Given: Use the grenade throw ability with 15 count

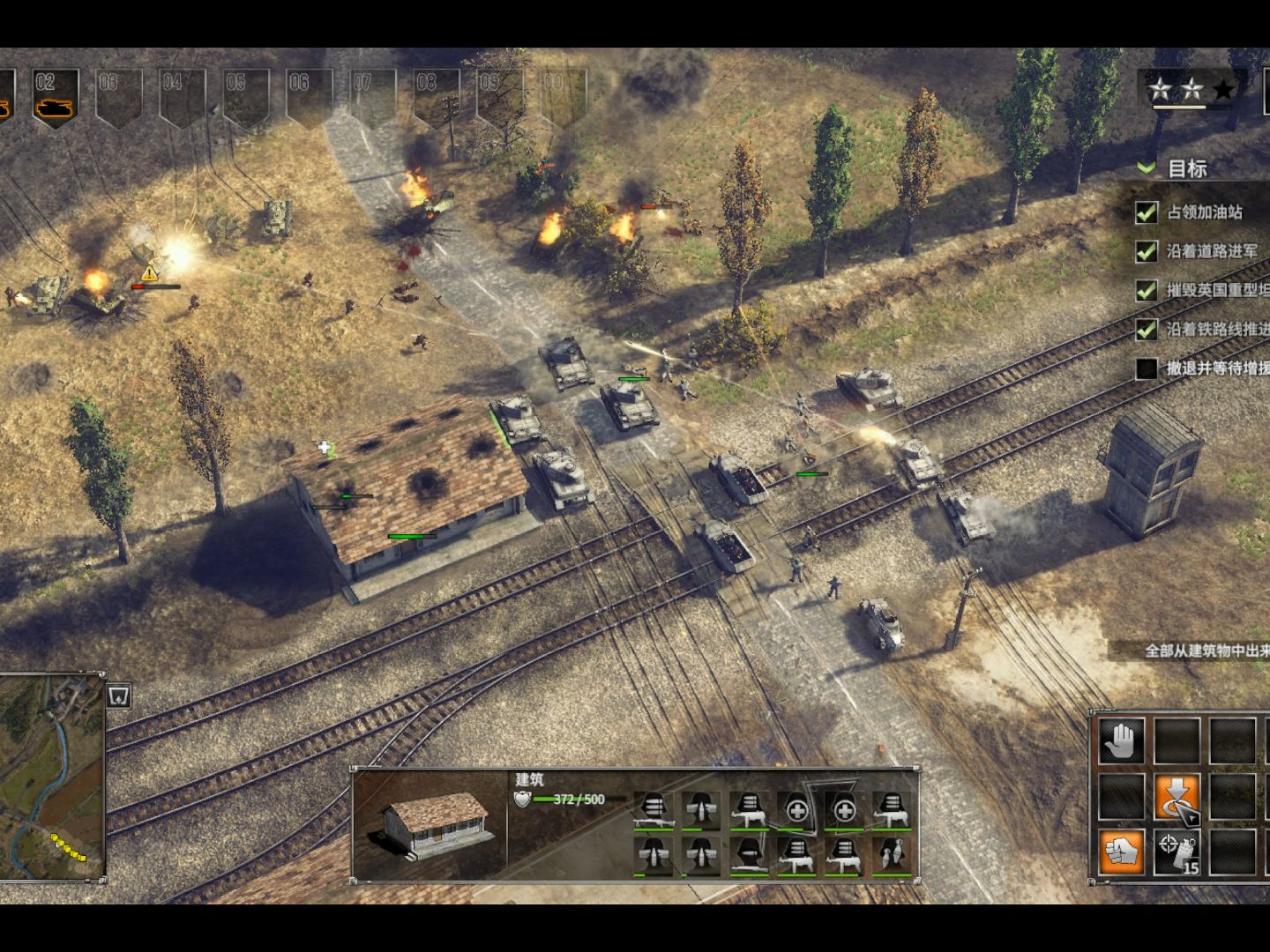Looking at the screenshot, I should (x=1177, y=852).
